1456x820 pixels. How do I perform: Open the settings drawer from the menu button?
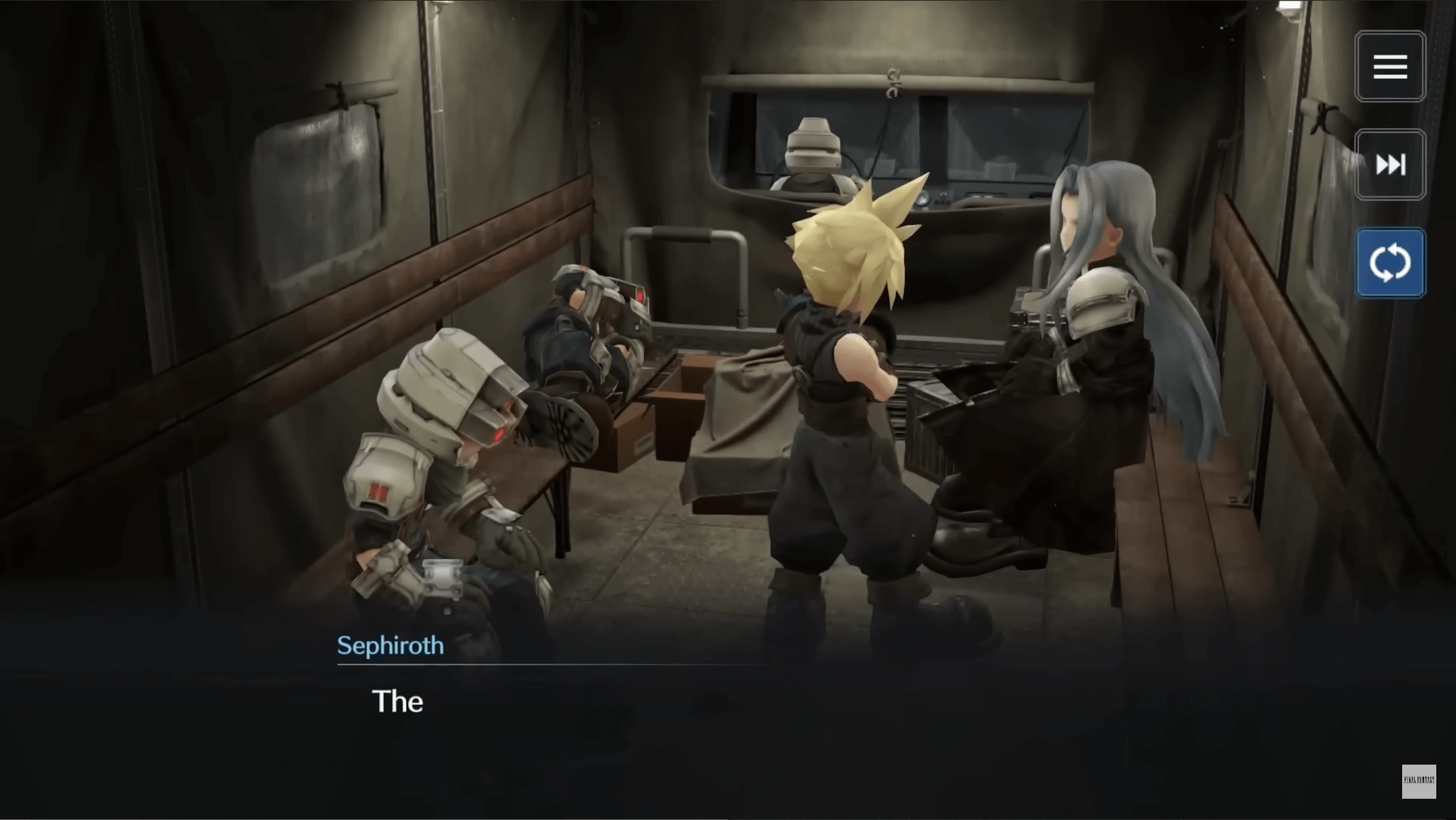pyautogui.click(x=1390, y=66)
